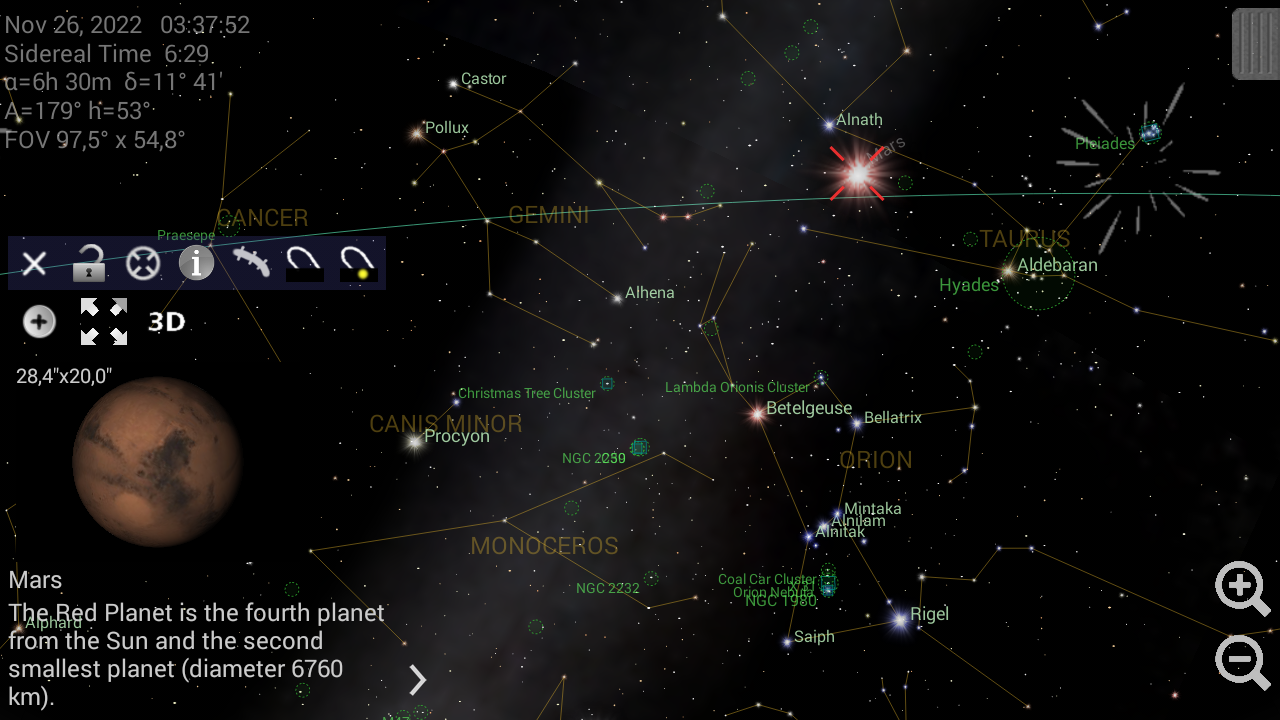The image size is (1280, 720).
Task: Toggle the sunlit path arc icon
Action: coord(356,263)
